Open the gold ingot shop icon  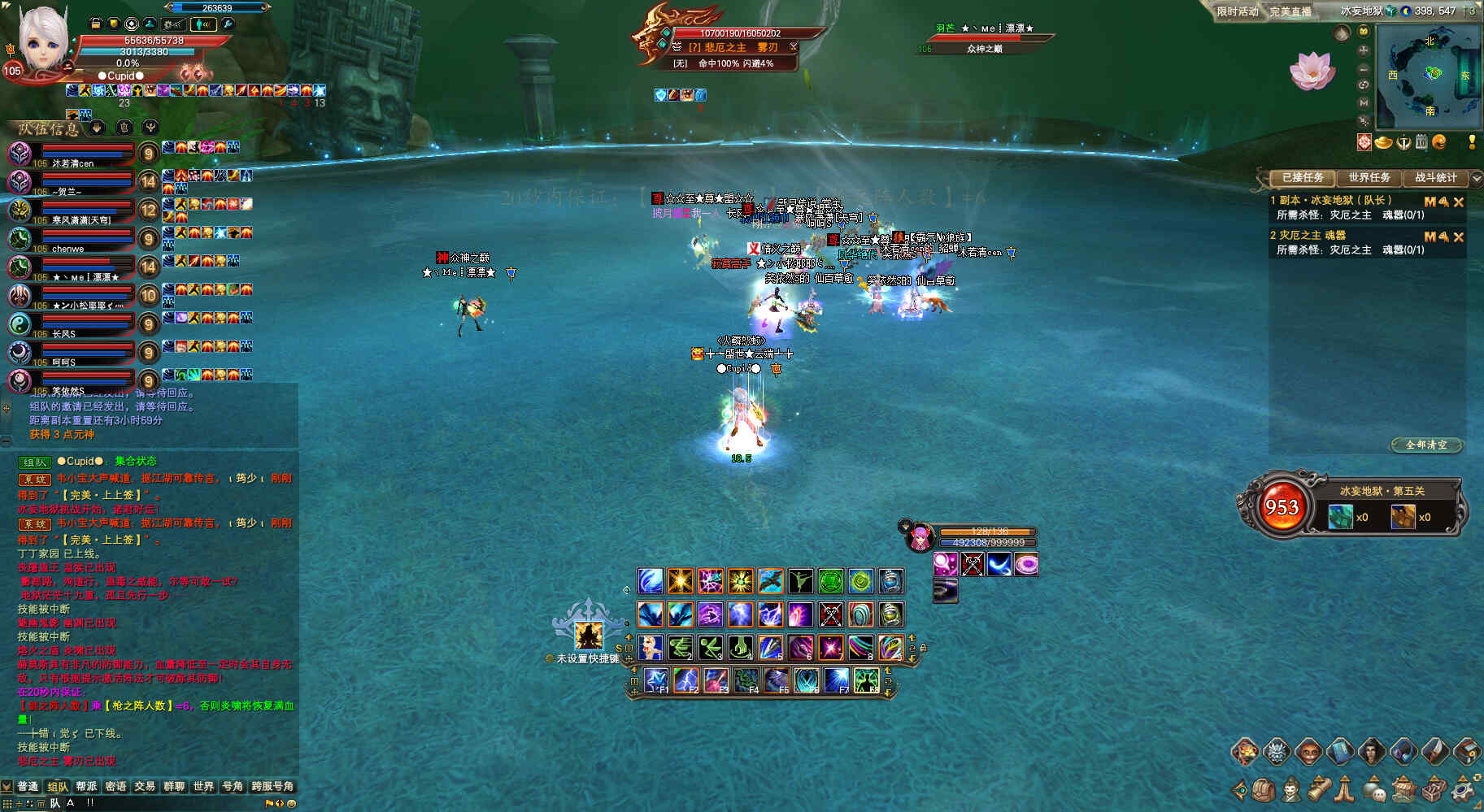1383,143
